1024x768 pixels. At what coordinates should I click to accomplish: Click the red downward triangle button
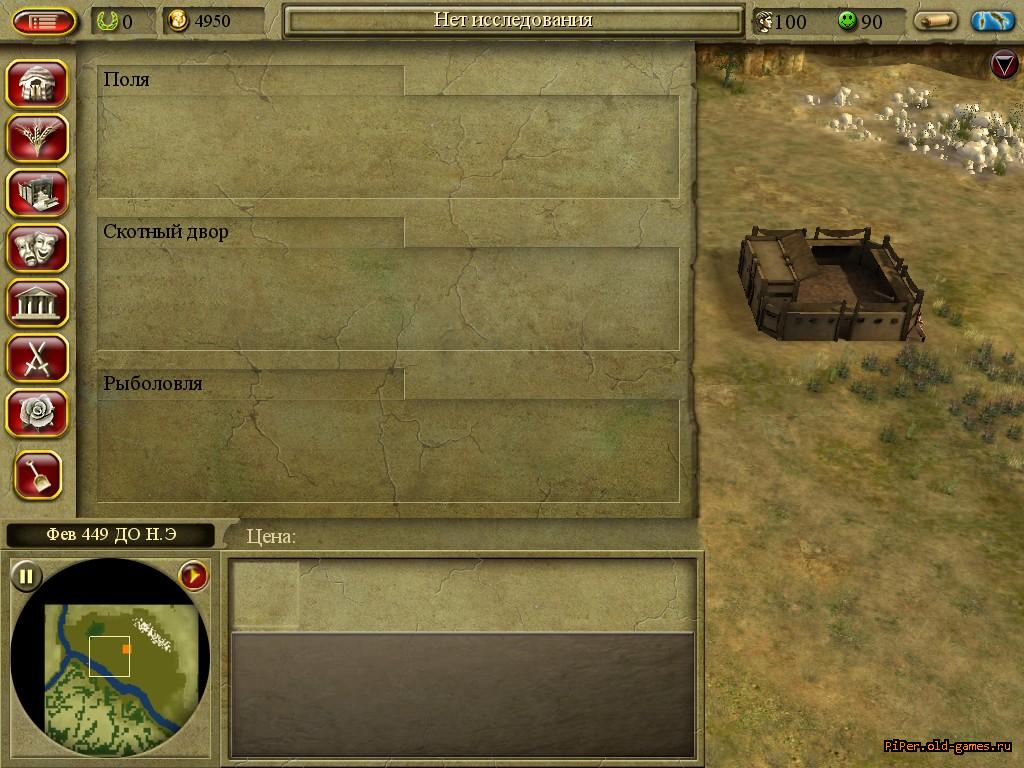click(x=1004, y=65)
